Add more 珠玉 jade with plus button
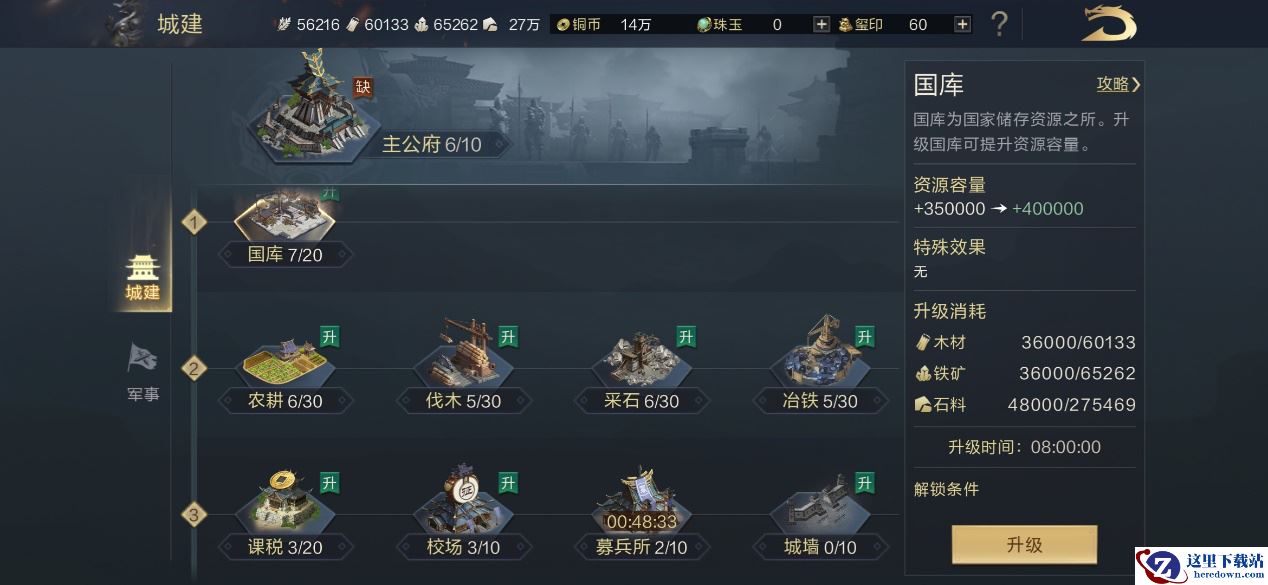The height and width of the screenshot is (585, 1268). [x=821, y=24]
